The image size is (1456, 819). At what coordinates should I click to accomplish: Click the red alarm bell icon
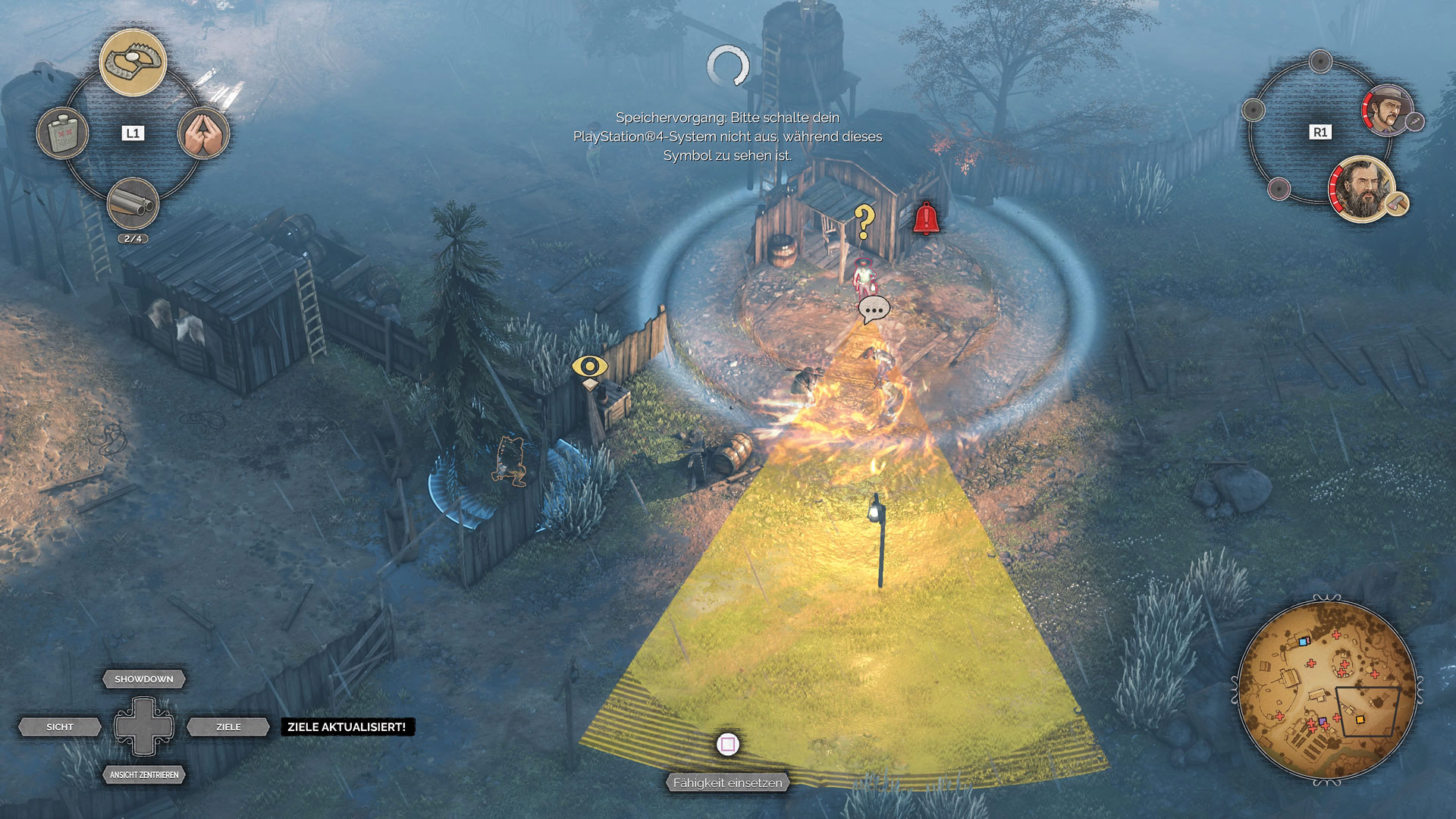pos(925,218)
